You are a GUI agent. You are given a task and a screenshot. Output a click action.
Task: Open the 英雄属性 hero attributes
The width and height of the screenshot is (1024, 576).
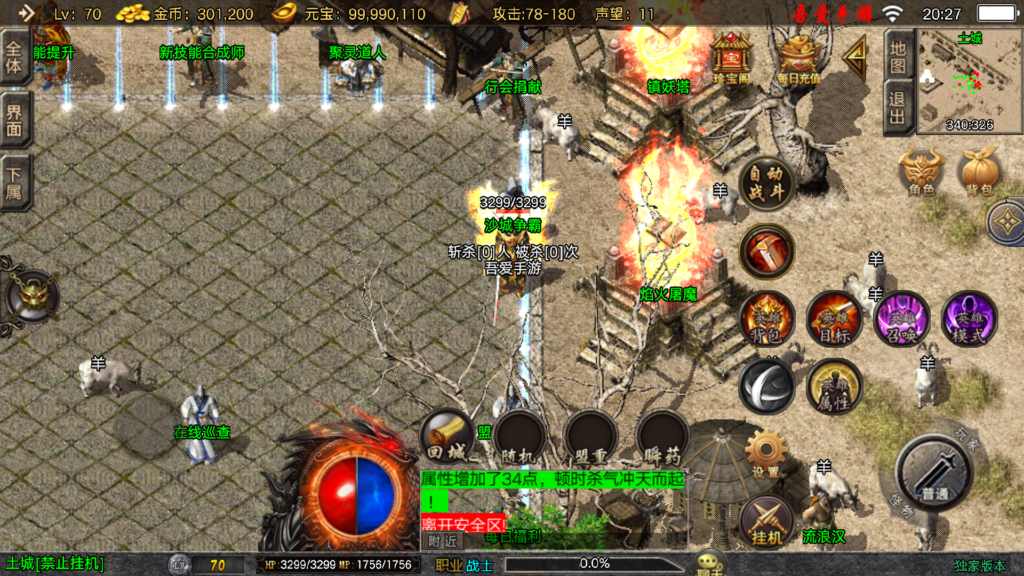tap(833, 385)
